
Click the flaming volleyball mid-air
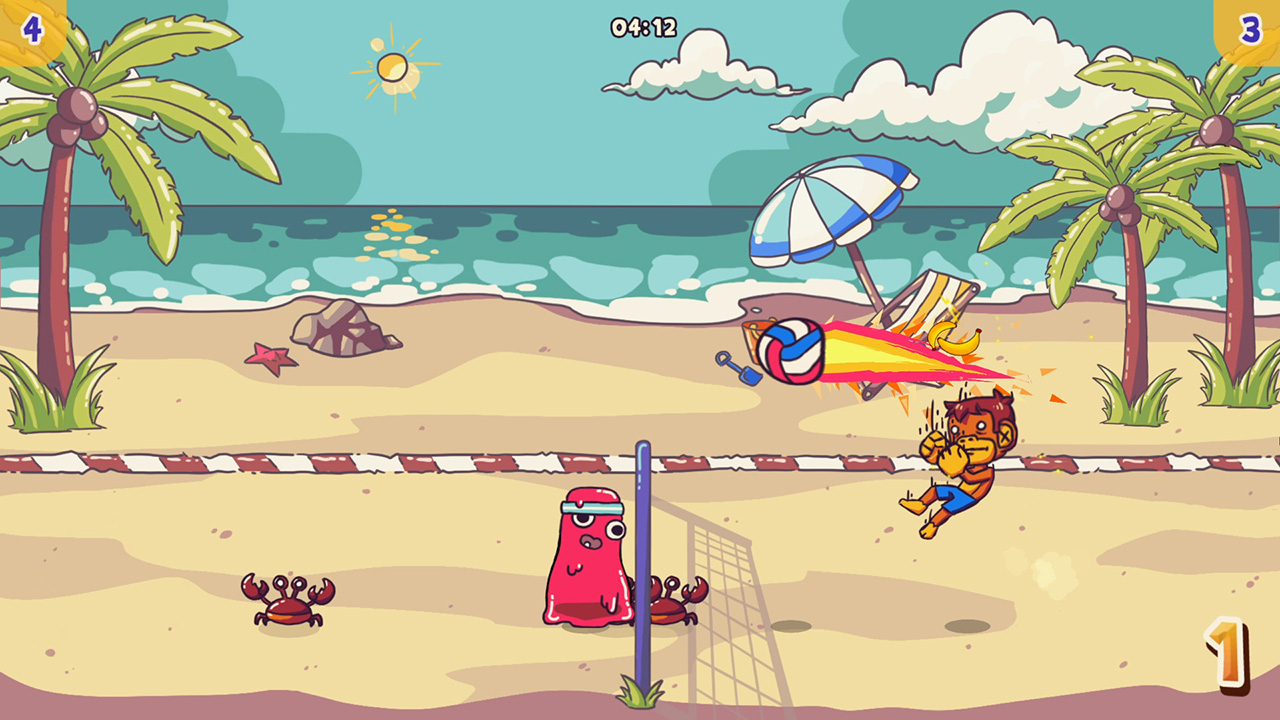pyautogui.click(x=793, y=349)
